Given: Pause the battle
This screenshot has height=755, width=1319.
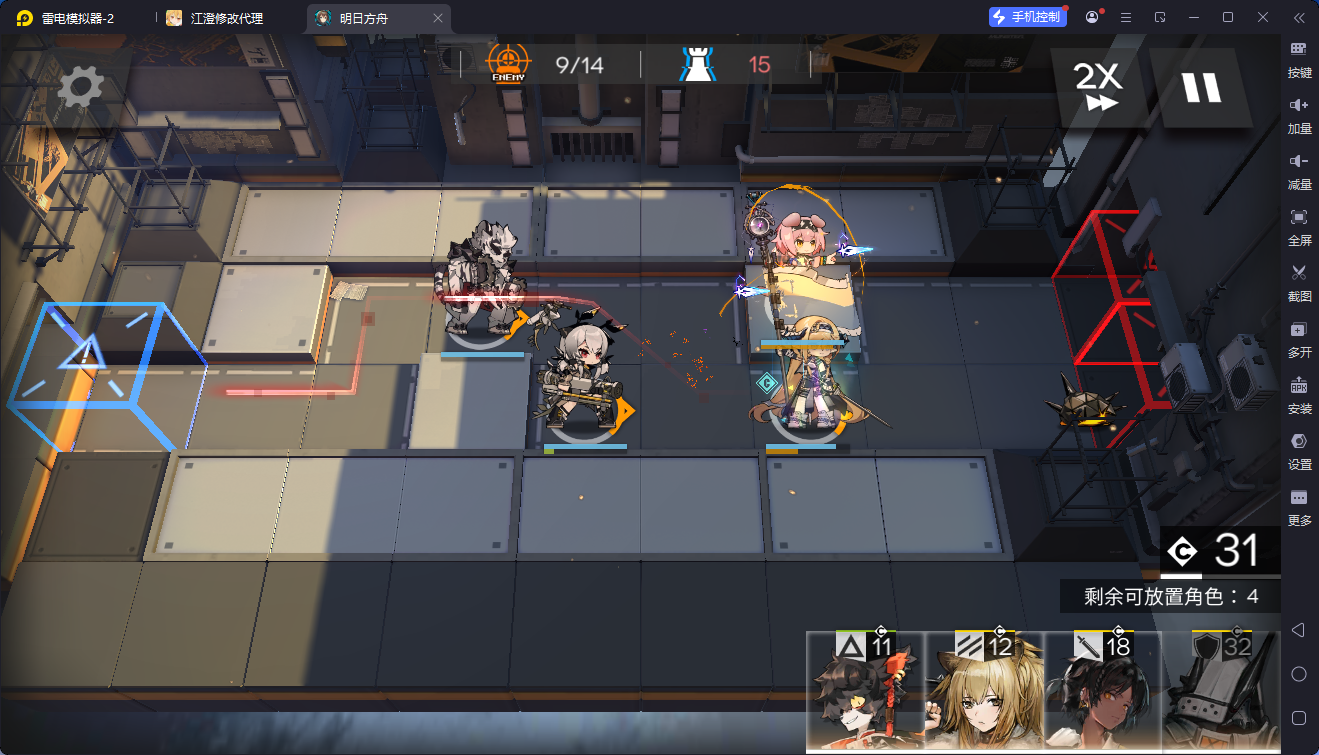Looking at the screenshot, I should pyautogui.click(x=1201, y=87).
